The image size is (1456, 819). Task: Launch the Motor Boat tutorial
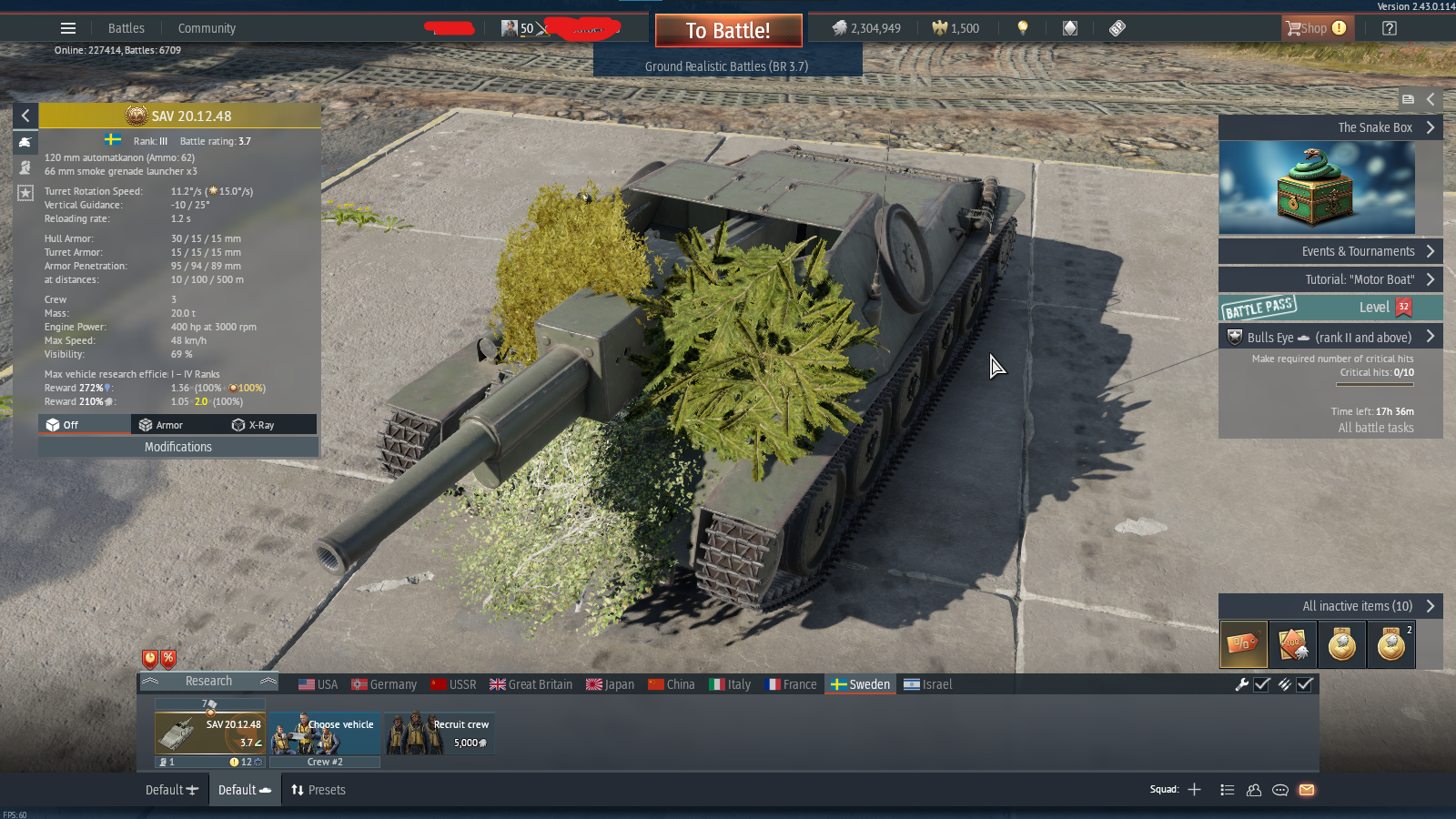(1330, 279)
